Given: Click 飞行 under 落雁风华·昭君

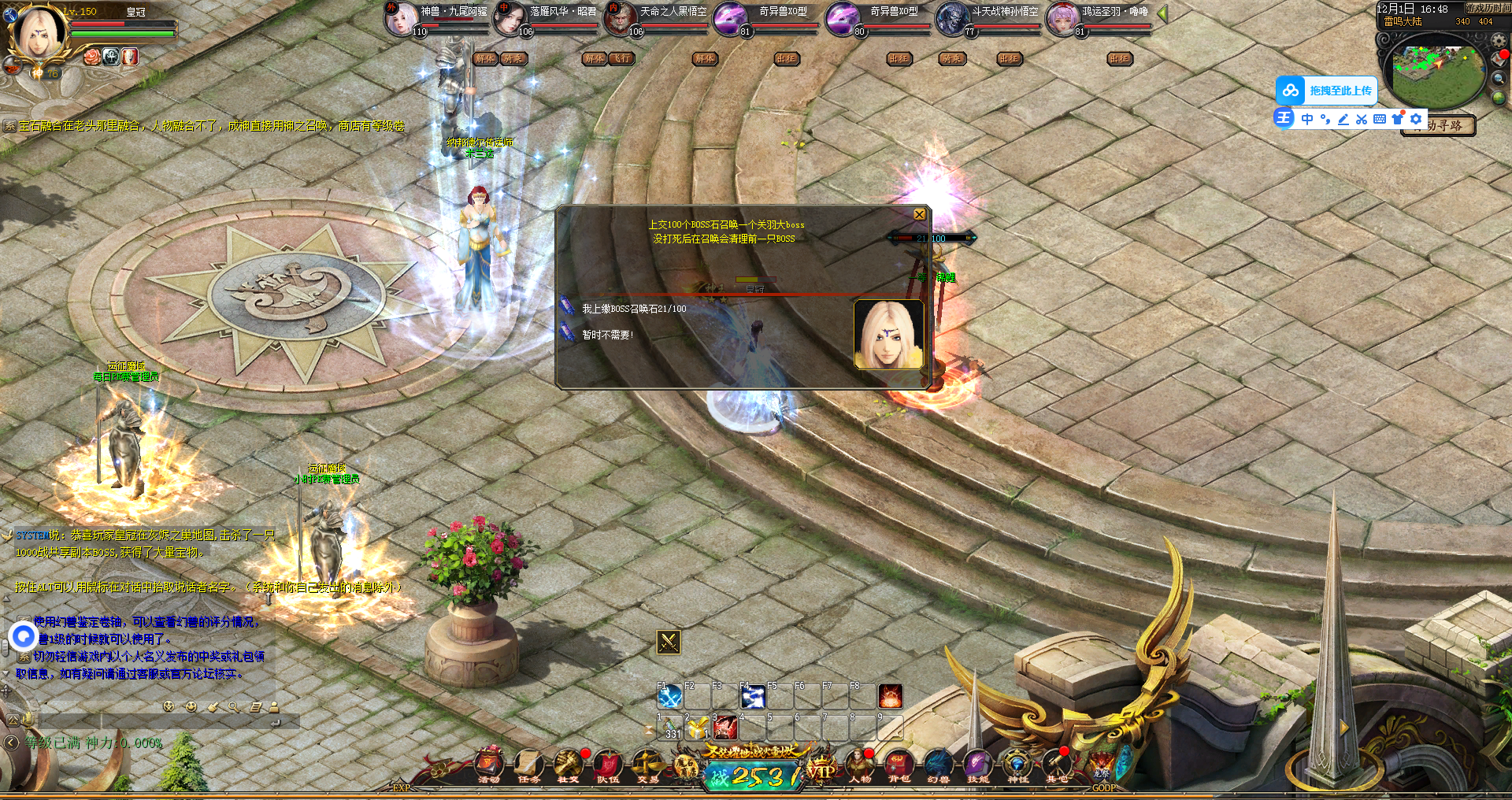Looking at the screenshot, I should [621, 58].
